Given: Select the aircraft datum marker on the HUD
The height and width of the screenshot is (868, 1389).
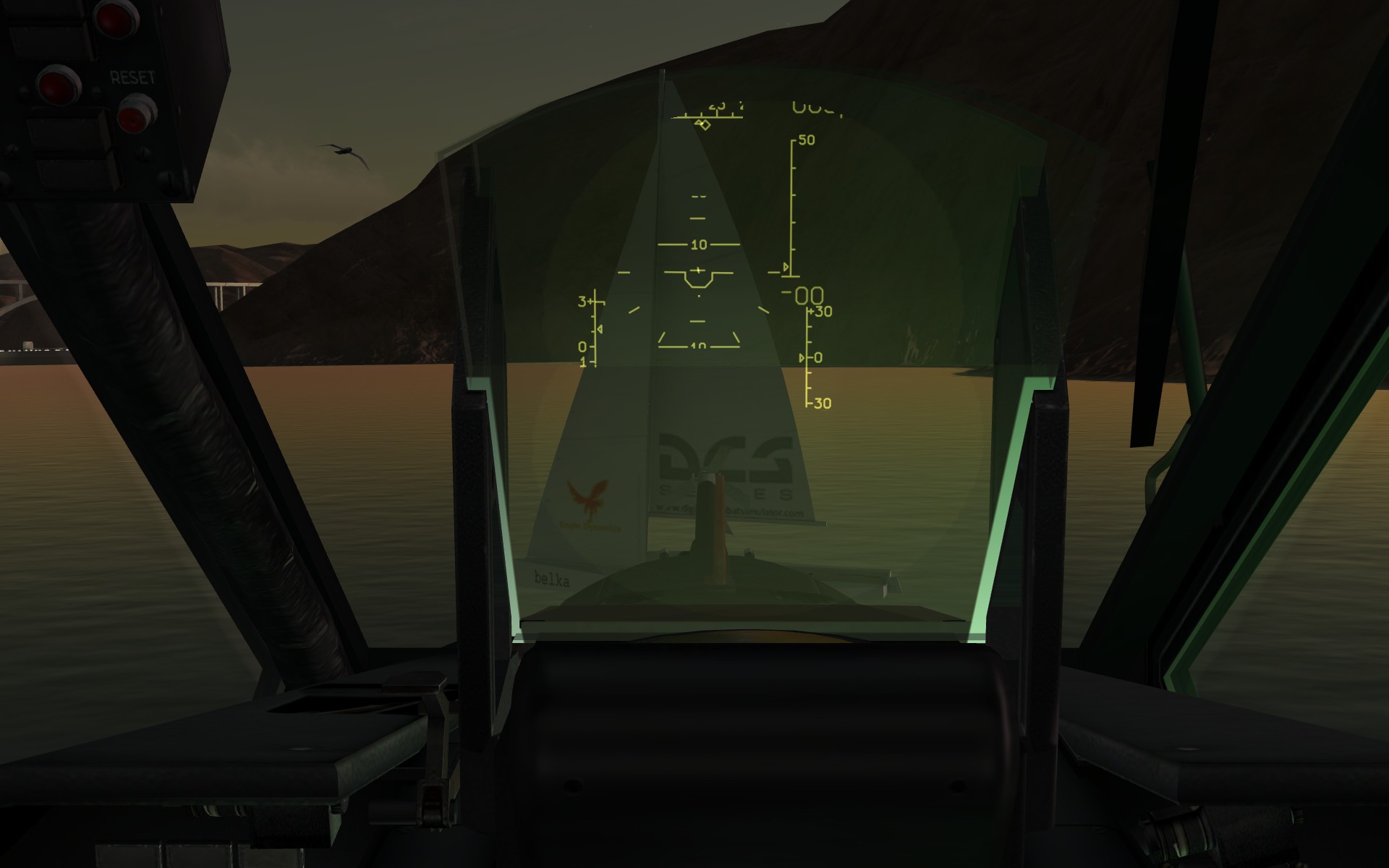Looking at the screenshot, I should tap(698, 281).
